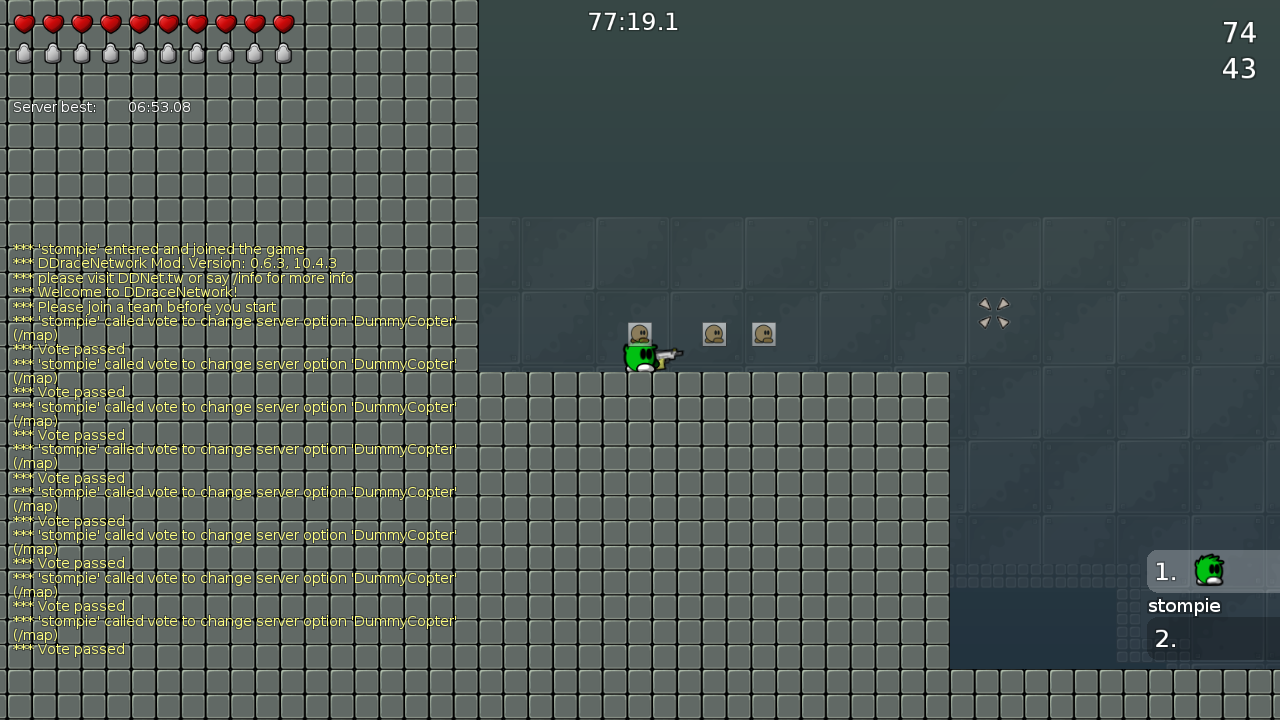
Task: Select the last shield in the armor row
Action: (x=284, y=53)
